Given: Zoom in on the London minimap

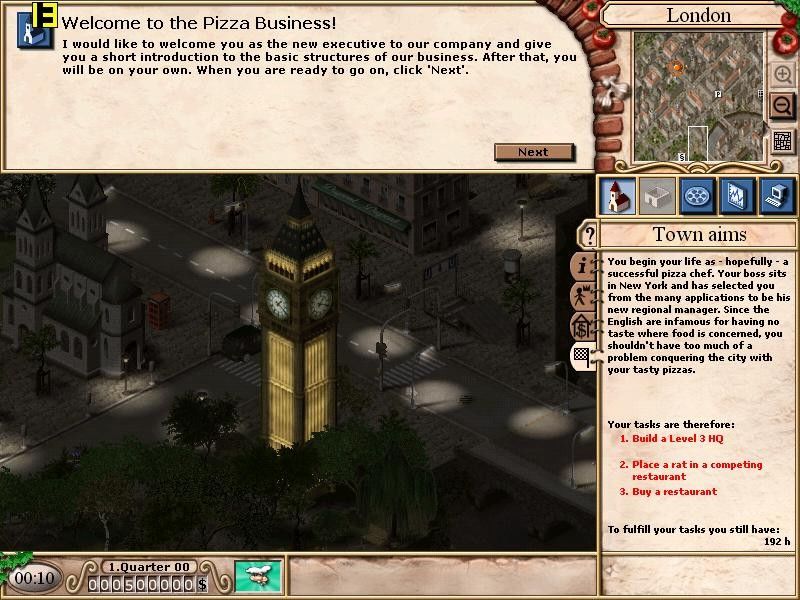Looking at the screenshot, I should (x=782, y=74).
